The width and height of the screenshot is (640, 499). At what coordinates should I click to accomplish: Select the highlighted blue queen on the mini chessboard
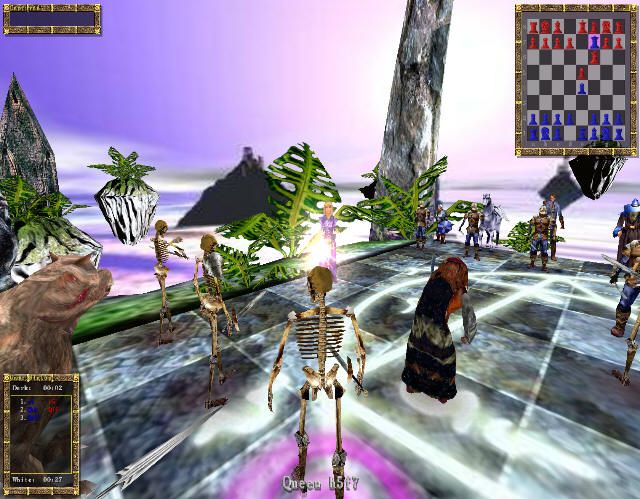point(596,42)
